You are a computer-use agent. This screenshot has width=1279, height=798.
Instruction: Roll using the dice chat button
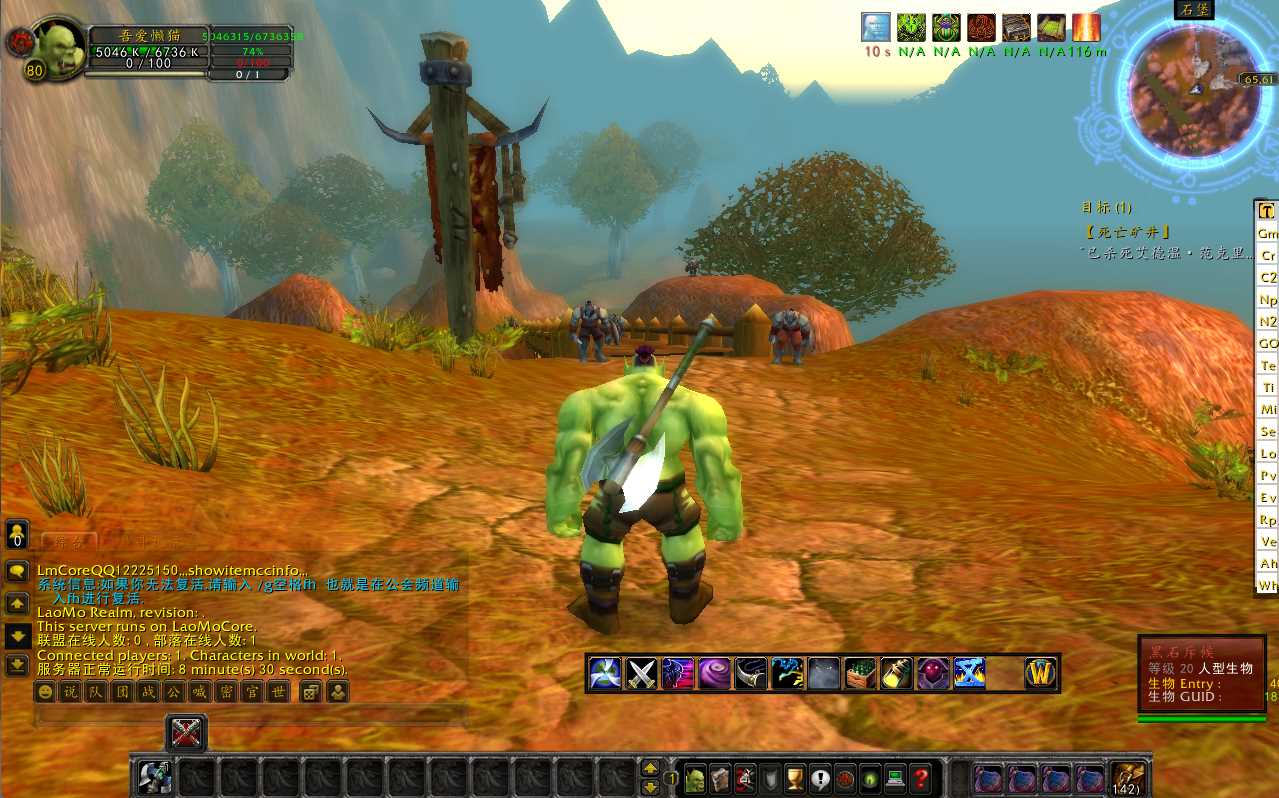[311, 691]
